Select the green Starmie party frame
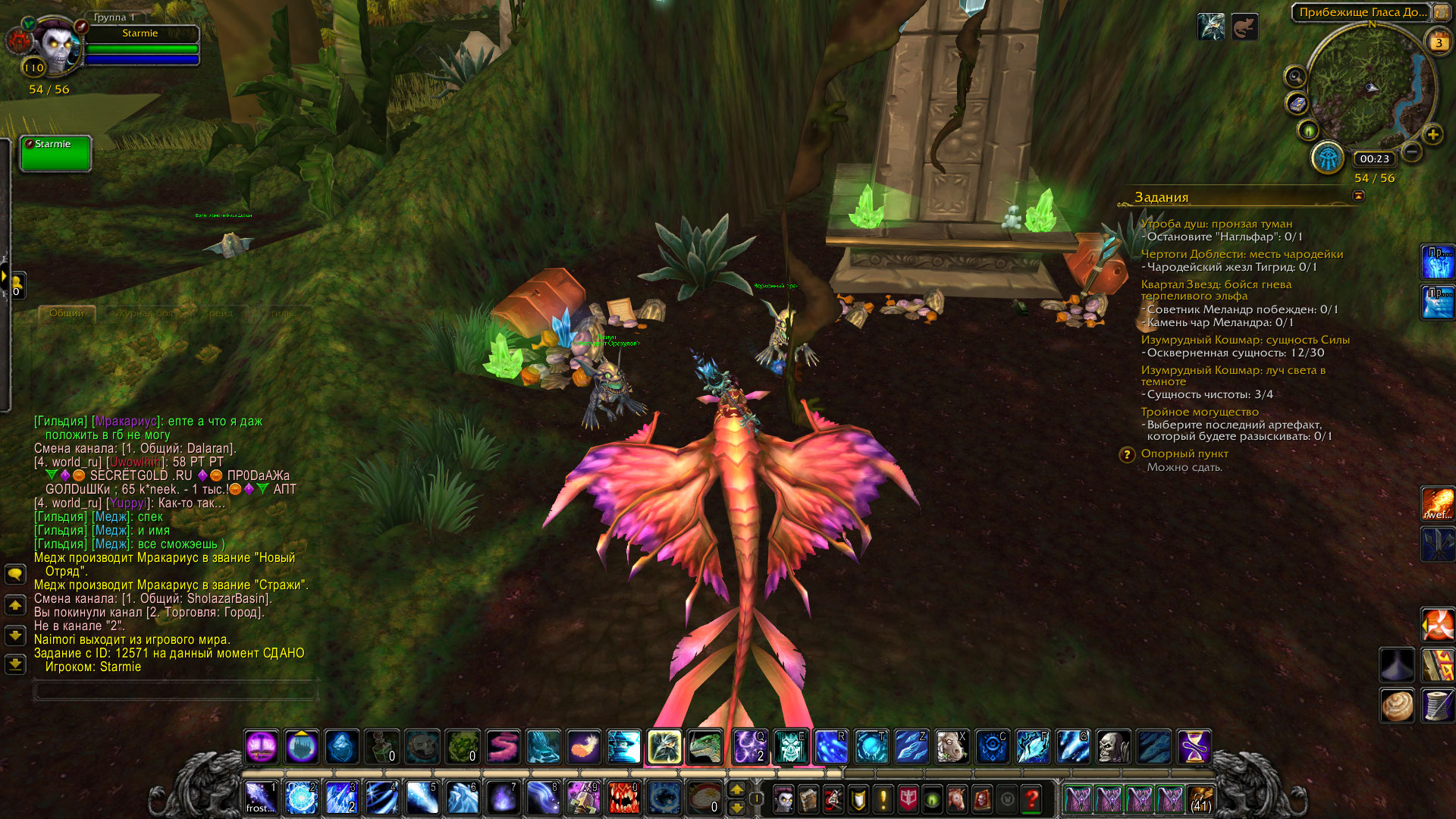This screenshot has height=819, width=1456. coord(55,153)
